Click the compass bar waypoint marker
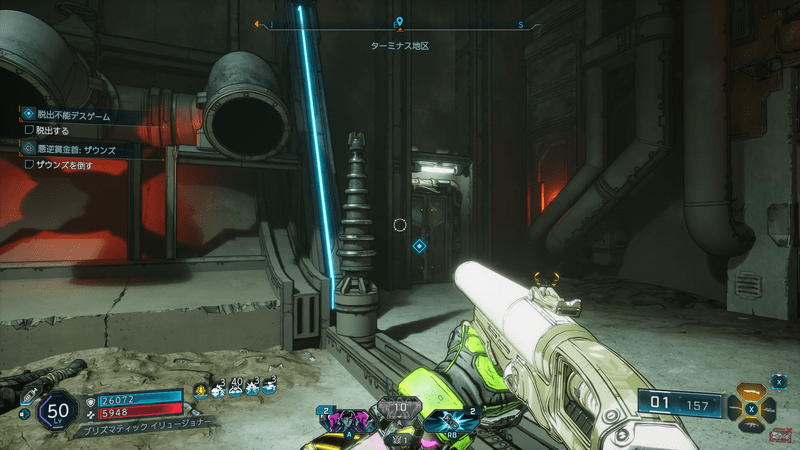 click(398, 23)
